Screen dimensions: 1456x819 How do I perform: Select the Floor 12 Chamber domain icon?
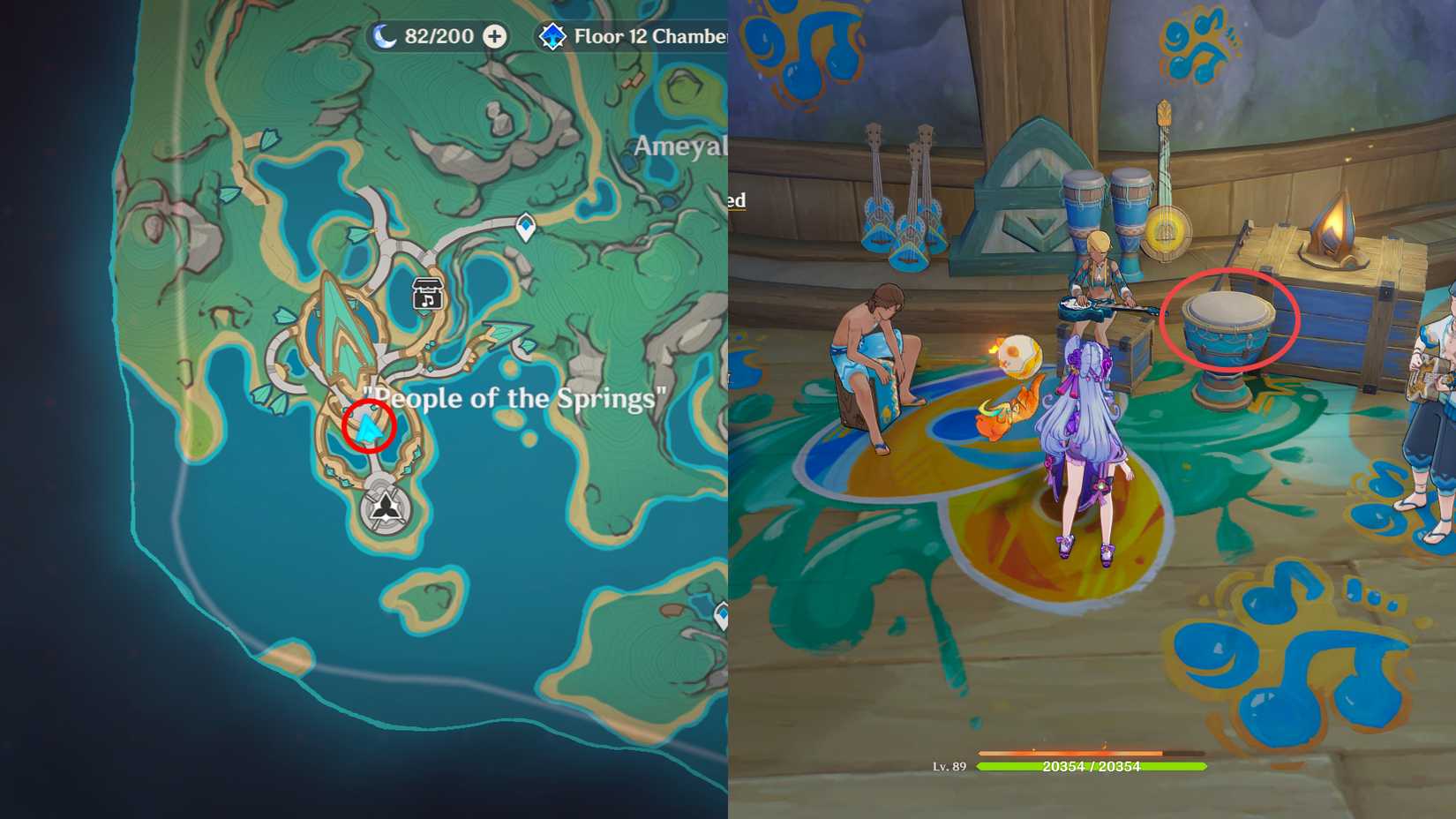(552, 36)
